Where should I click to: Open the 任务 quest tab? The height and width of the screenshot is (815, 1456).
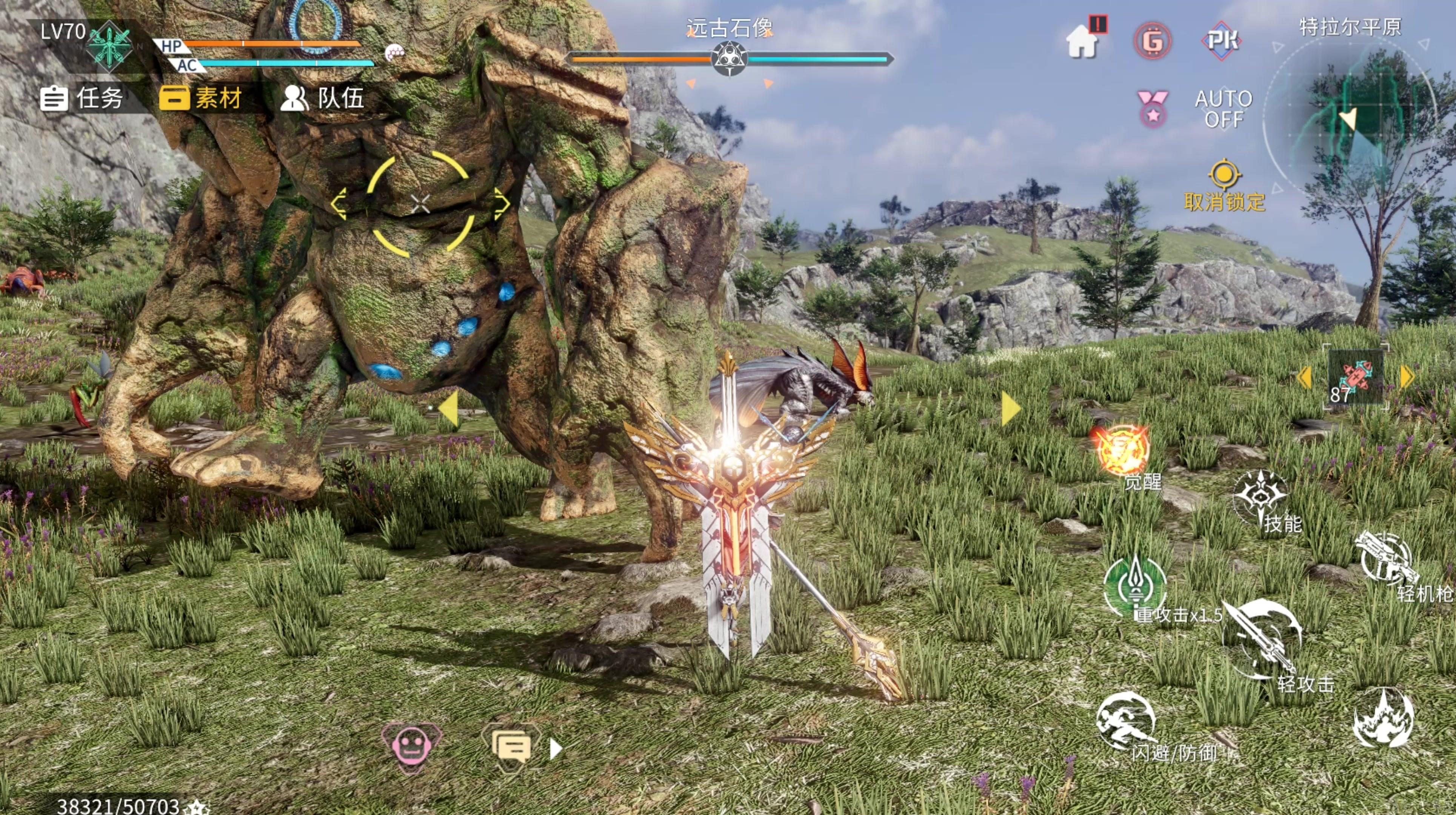82,98
